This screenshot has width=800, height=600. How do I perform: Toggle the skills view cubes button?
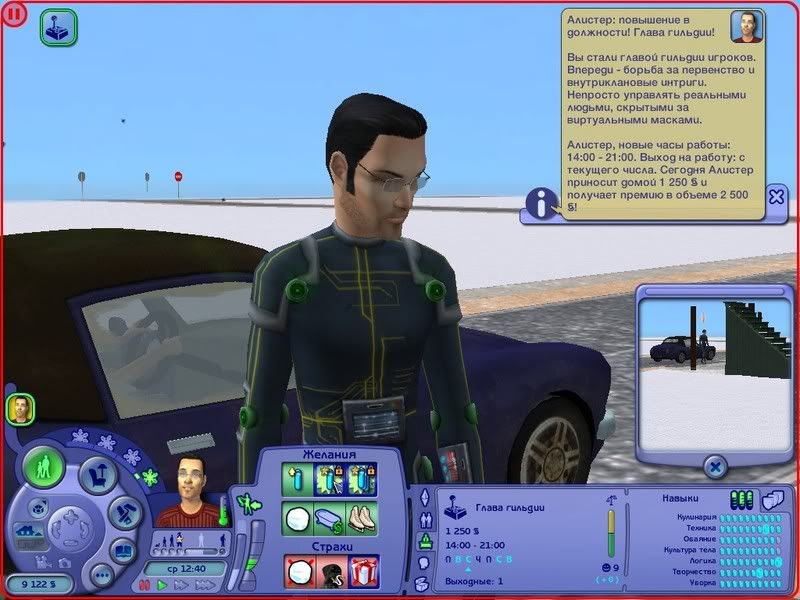[x=770, y=499]
